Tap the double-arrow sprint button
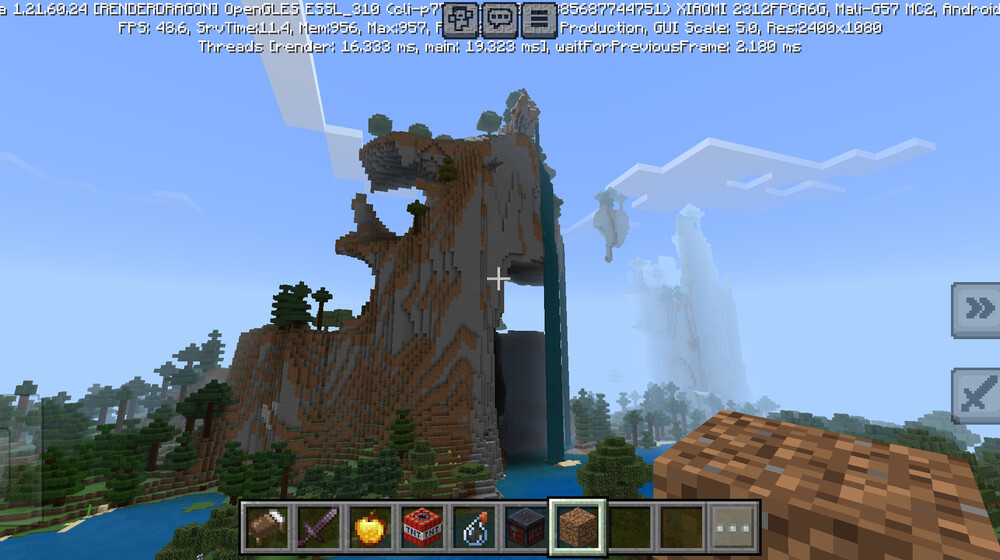The width and height of the screenshot is (1000, 560). (975, 310)
